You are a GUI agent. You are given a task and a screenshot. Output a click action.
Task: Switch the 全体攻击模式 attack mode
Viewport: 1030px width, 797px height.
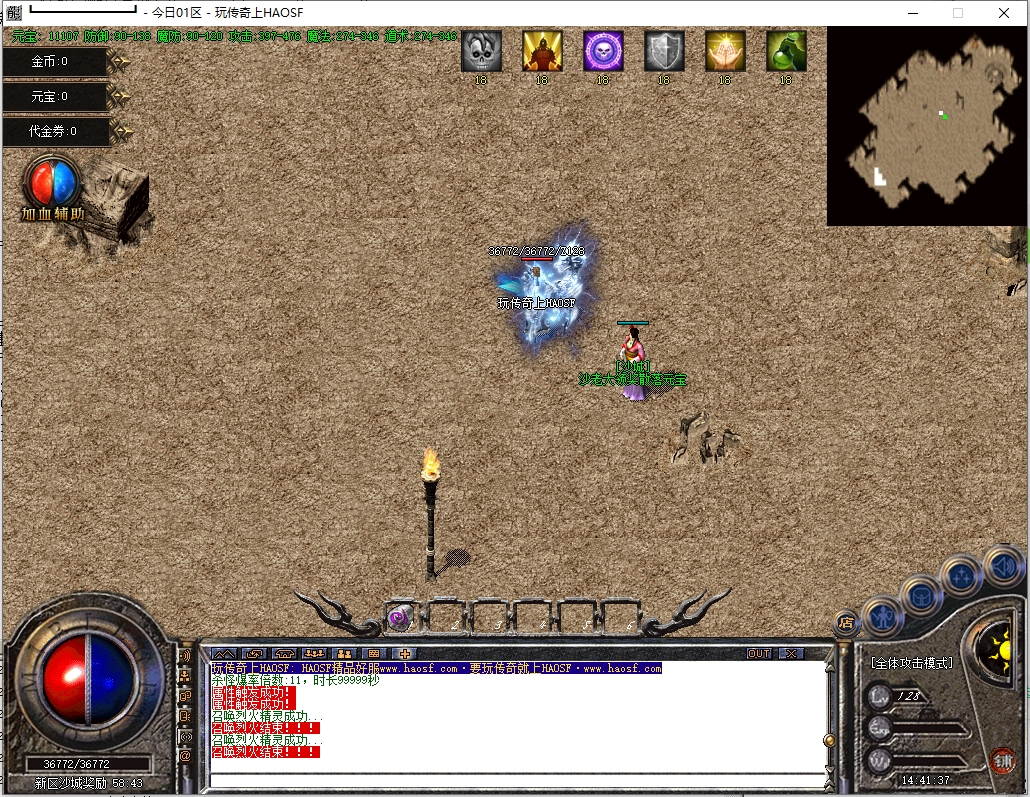click(x=911, y=663)
